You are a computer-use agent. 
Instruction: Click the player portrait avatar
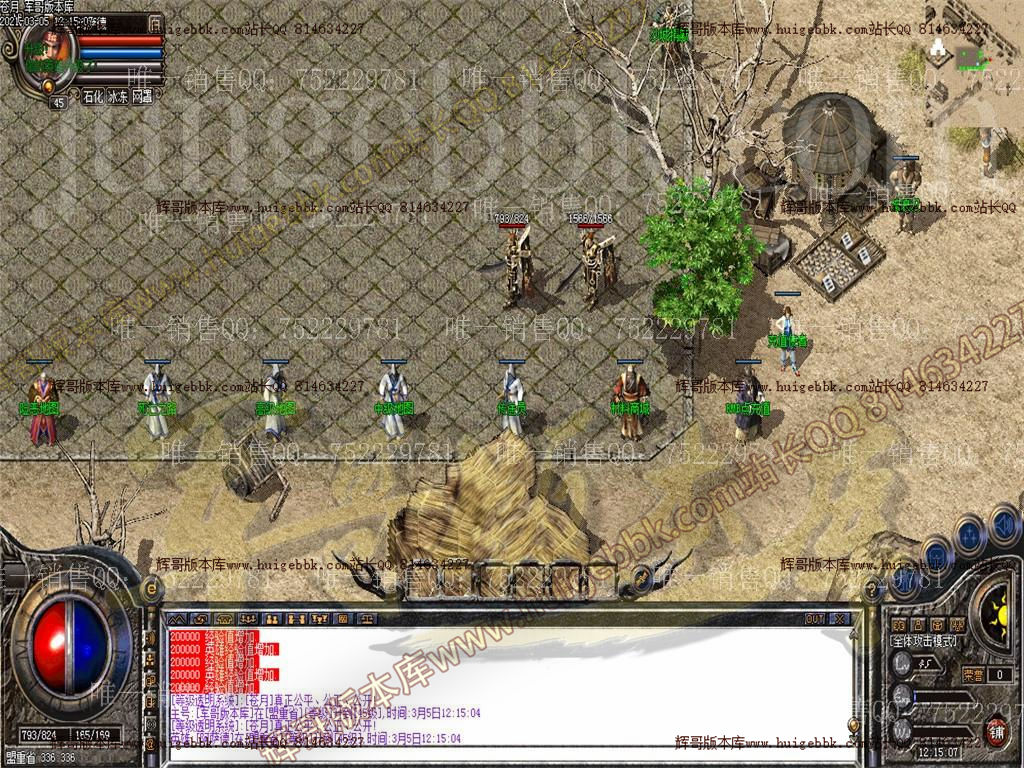pos(45,52)
